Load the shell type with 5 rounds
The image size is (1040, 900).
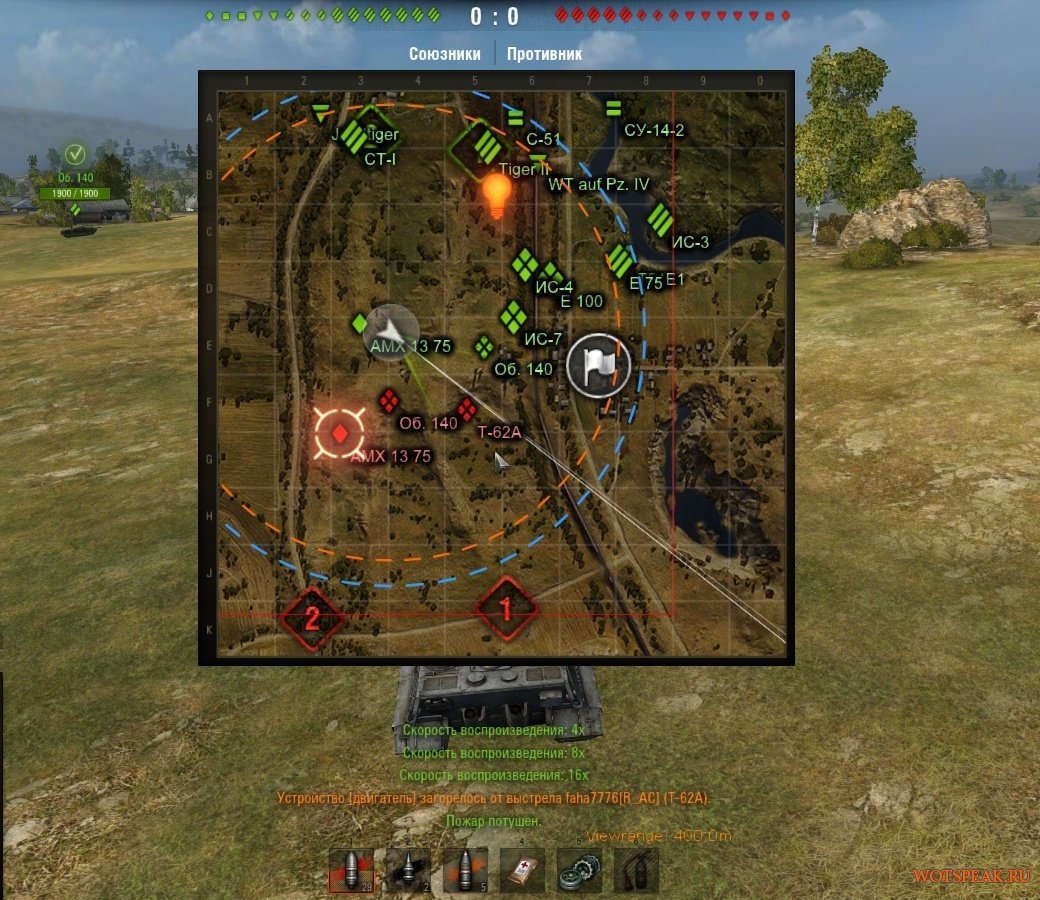point(465,871)
